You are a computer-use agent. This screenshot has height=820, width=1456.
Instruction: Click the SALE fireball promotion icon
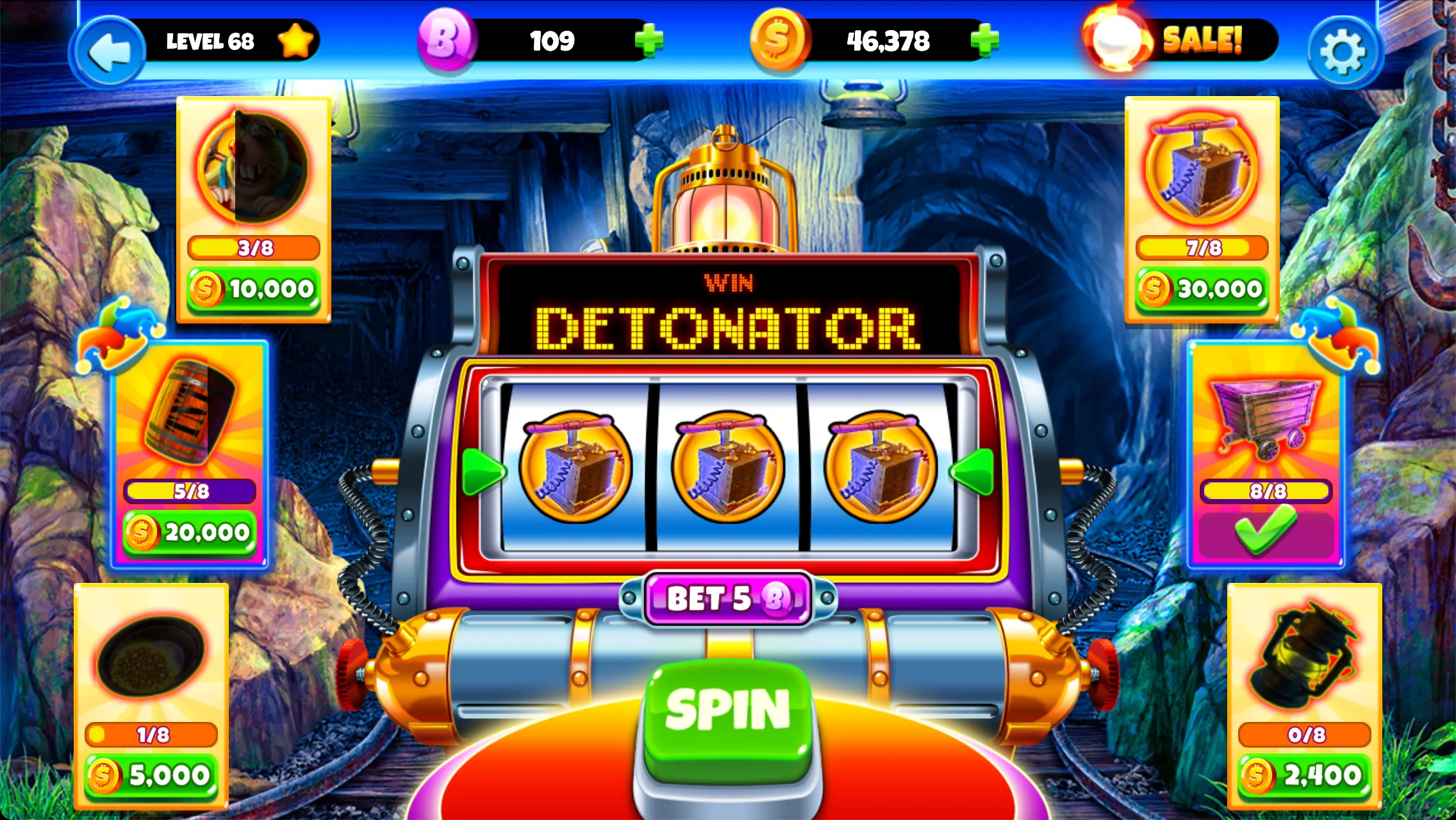pyautogui.click(x=1115, y=40)
